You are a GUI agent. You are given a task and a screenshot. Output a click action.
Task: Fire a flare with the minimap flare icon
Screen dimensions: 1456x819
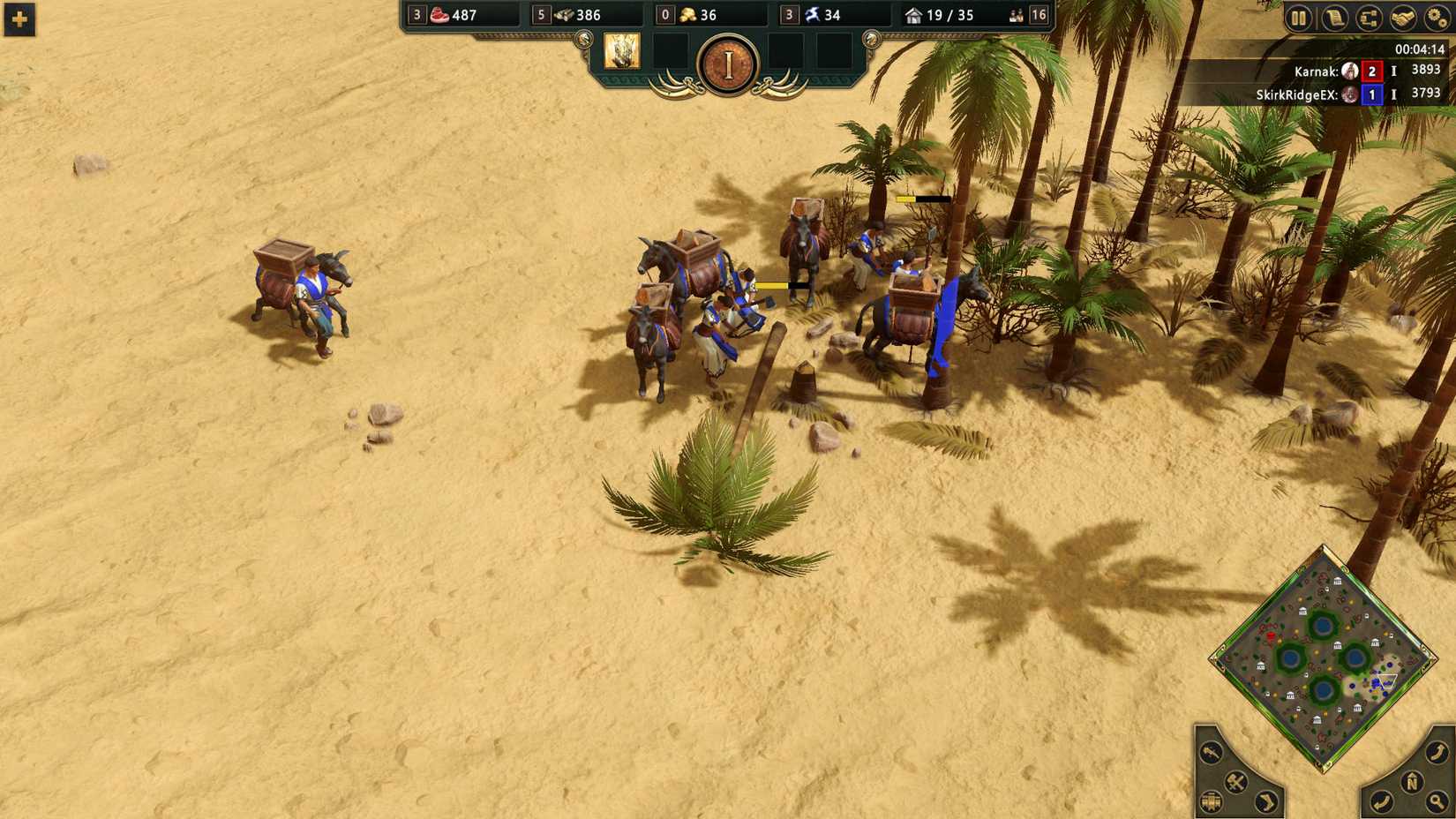(x=1210, y=753)
